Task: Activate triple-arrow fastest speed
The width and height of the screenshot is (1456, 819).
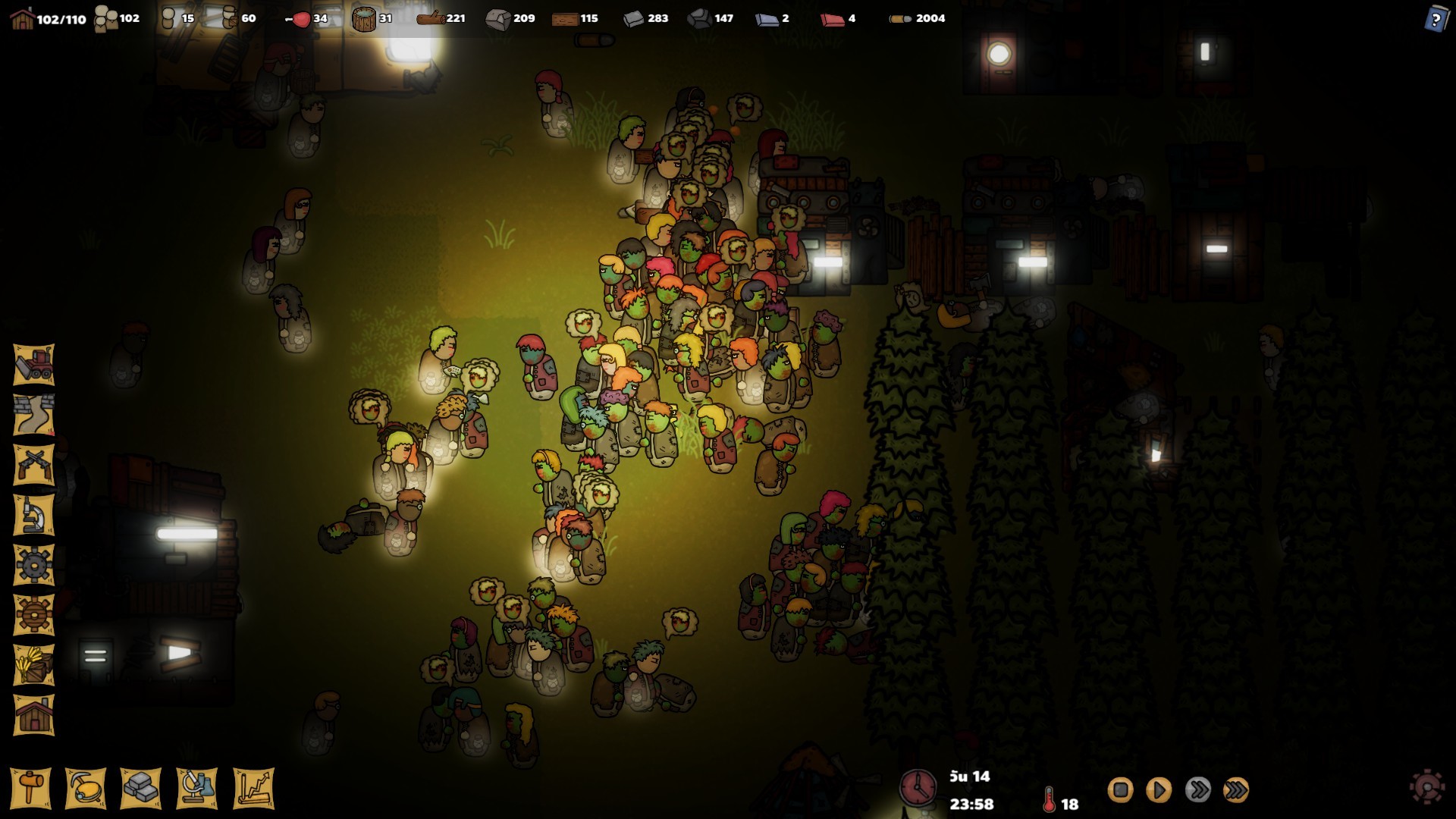Action: tap(1236, 790)
